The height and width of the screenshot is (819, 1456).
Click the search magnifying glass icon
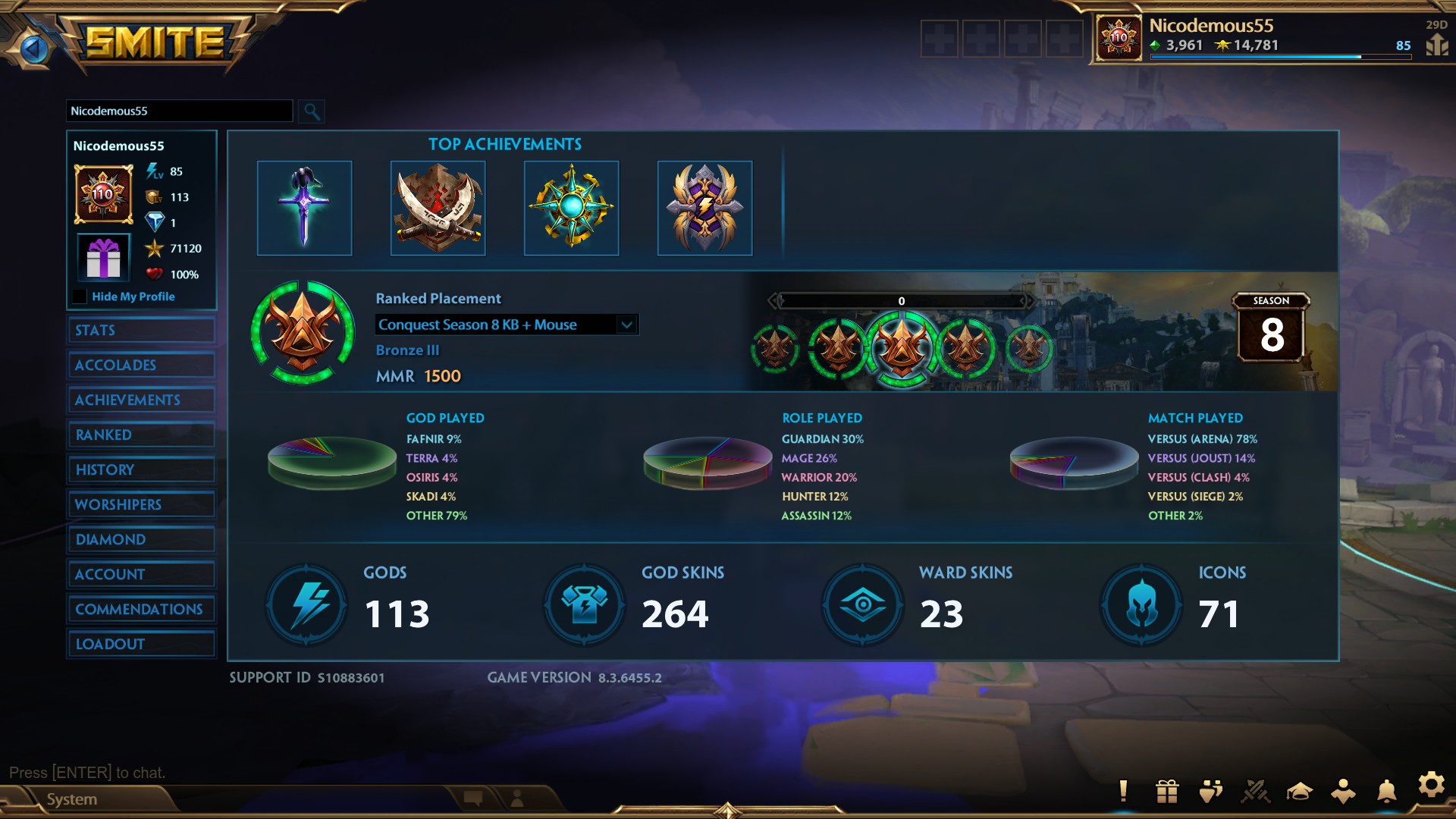(311, 111)
